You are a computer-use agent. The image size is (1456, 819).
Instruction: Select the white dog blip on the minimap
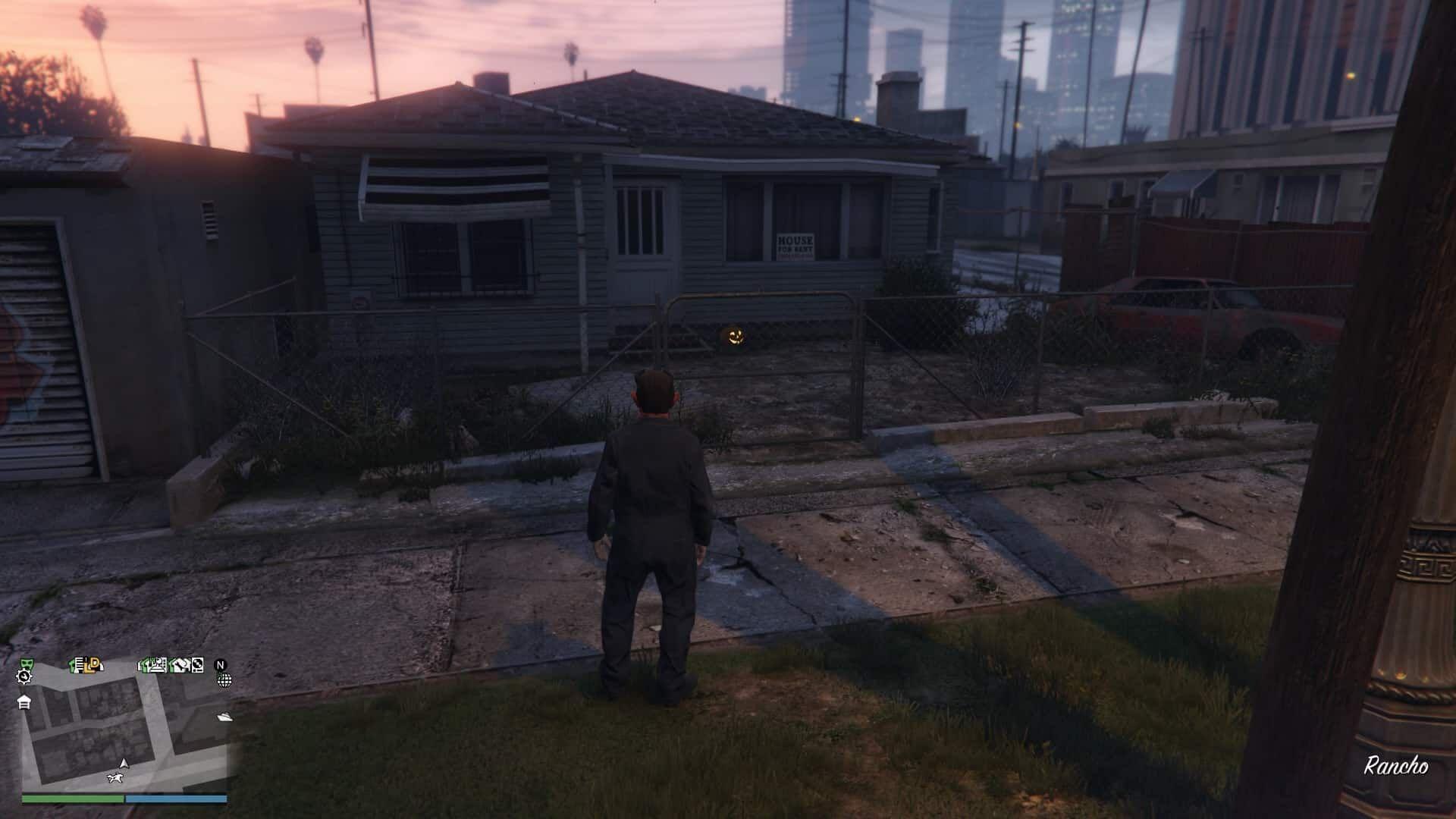click(115, 777)
